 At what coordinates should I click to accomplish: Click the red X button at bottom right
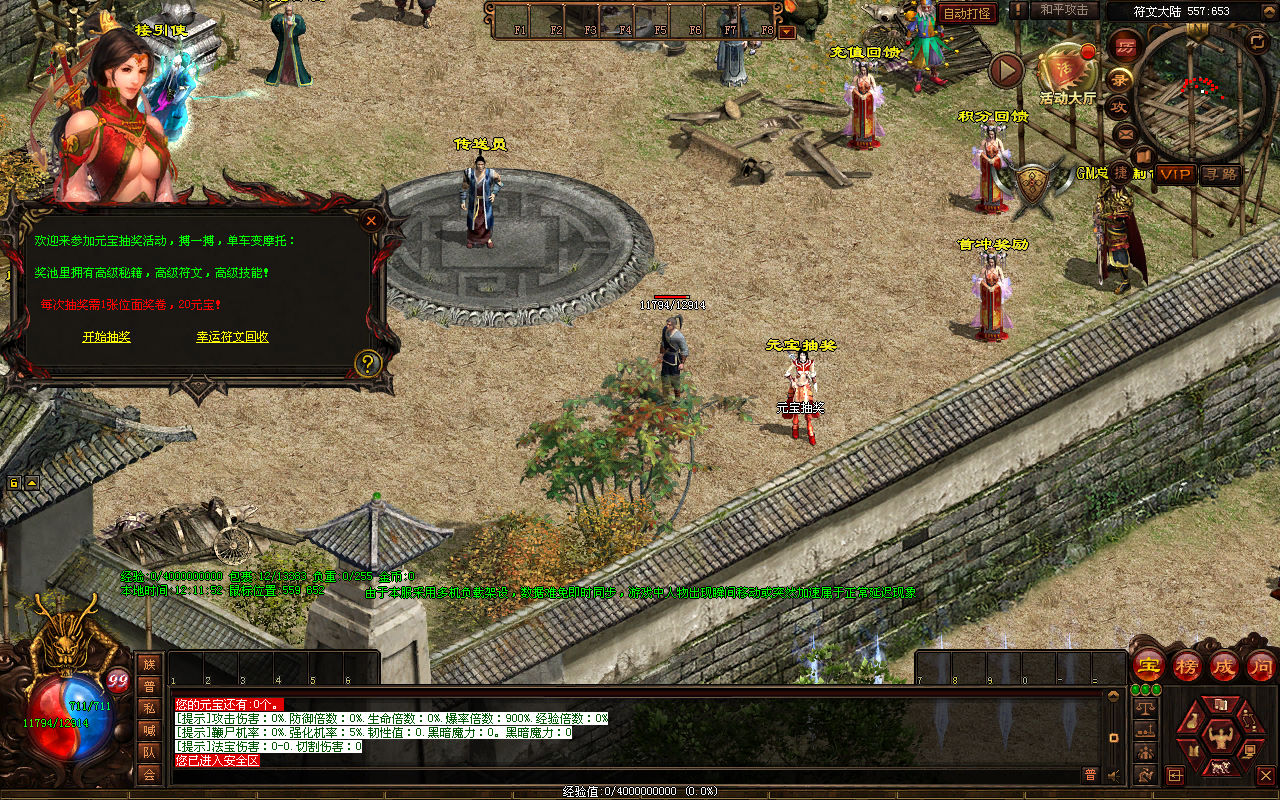tap(1265, 775)
